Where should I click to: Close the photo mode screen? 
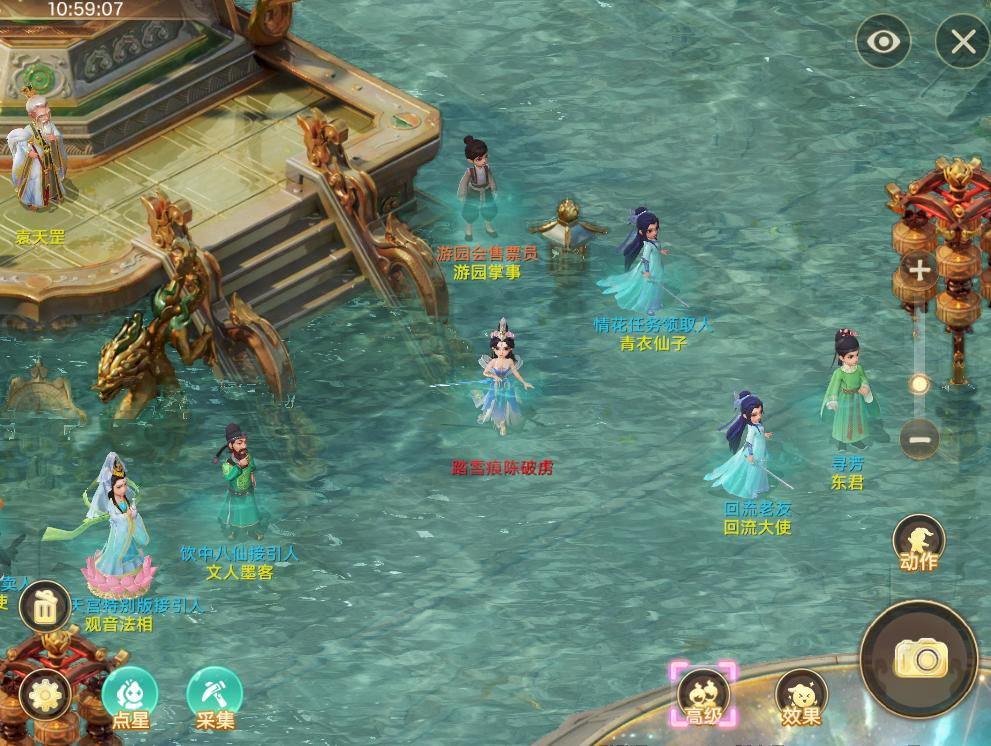[x=962, y=41]
